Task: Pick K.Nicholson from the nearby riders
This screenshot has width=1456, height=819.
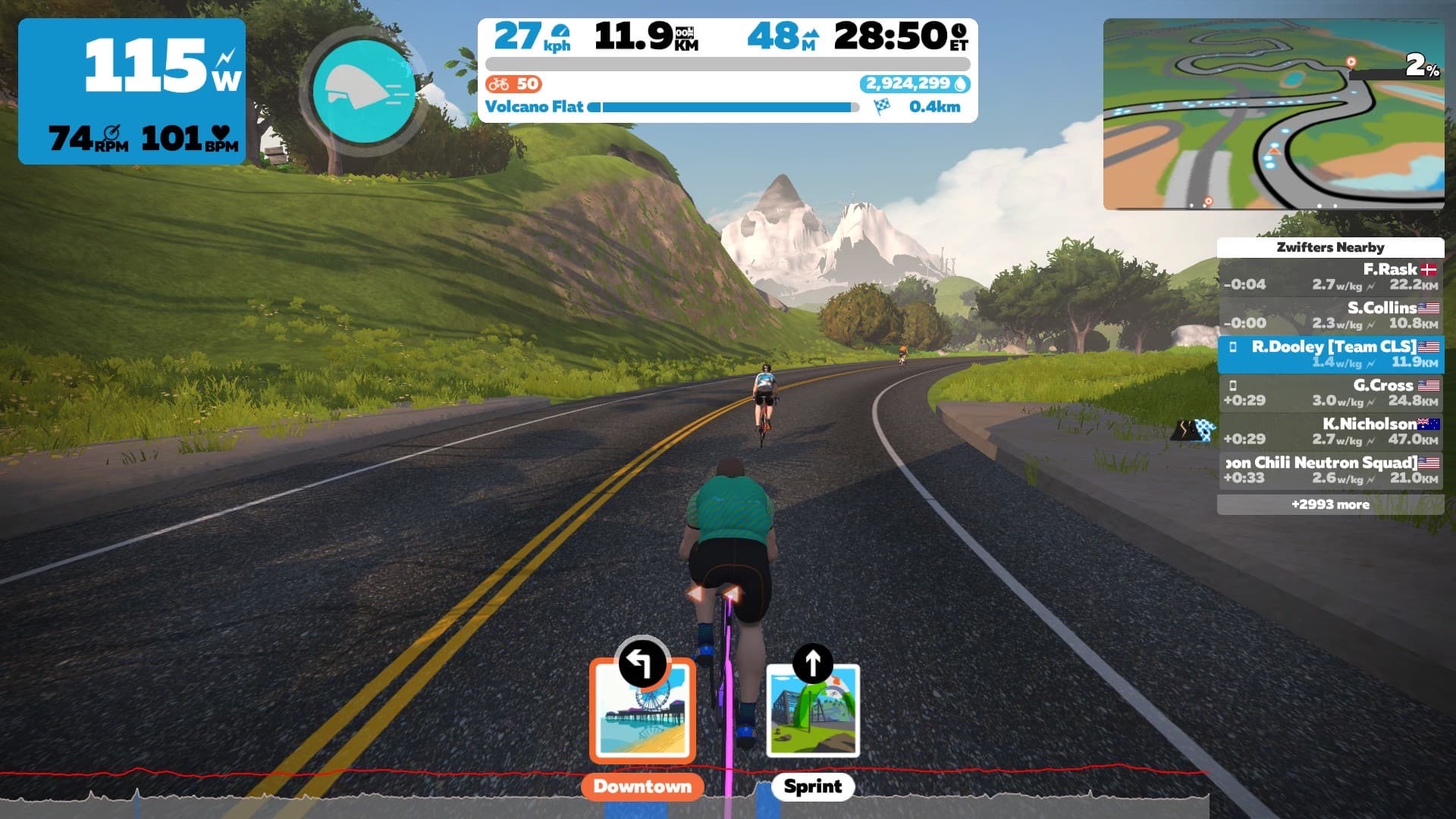Action: coord(1330,431)
